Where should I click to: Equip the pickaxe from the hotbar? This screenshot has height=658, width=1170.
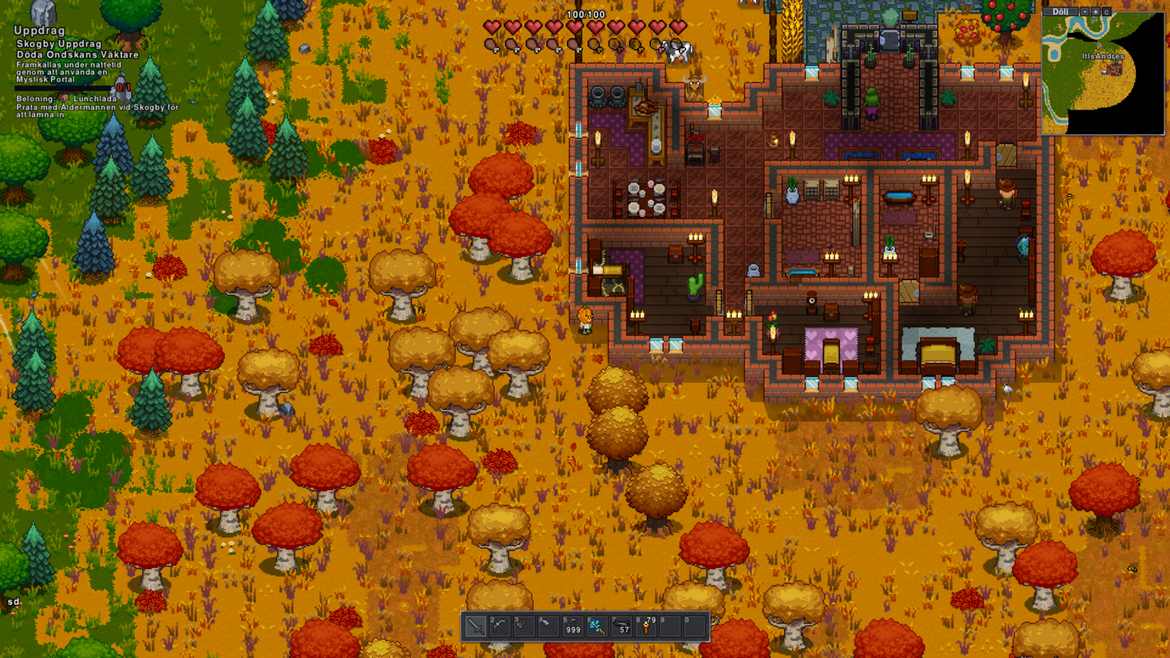pos(499,627)
